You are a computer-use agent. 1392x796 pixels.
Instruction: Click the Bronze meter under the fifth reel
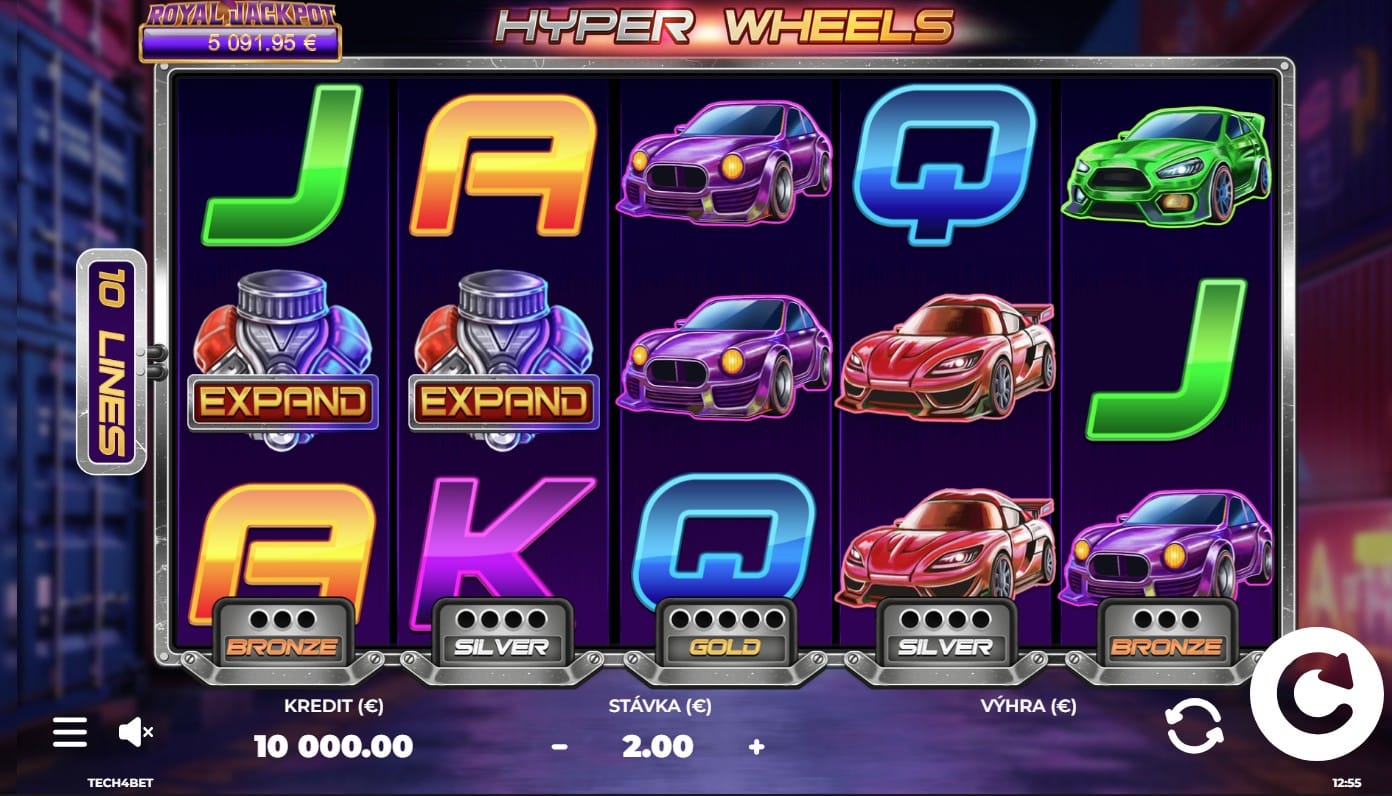1166,630
